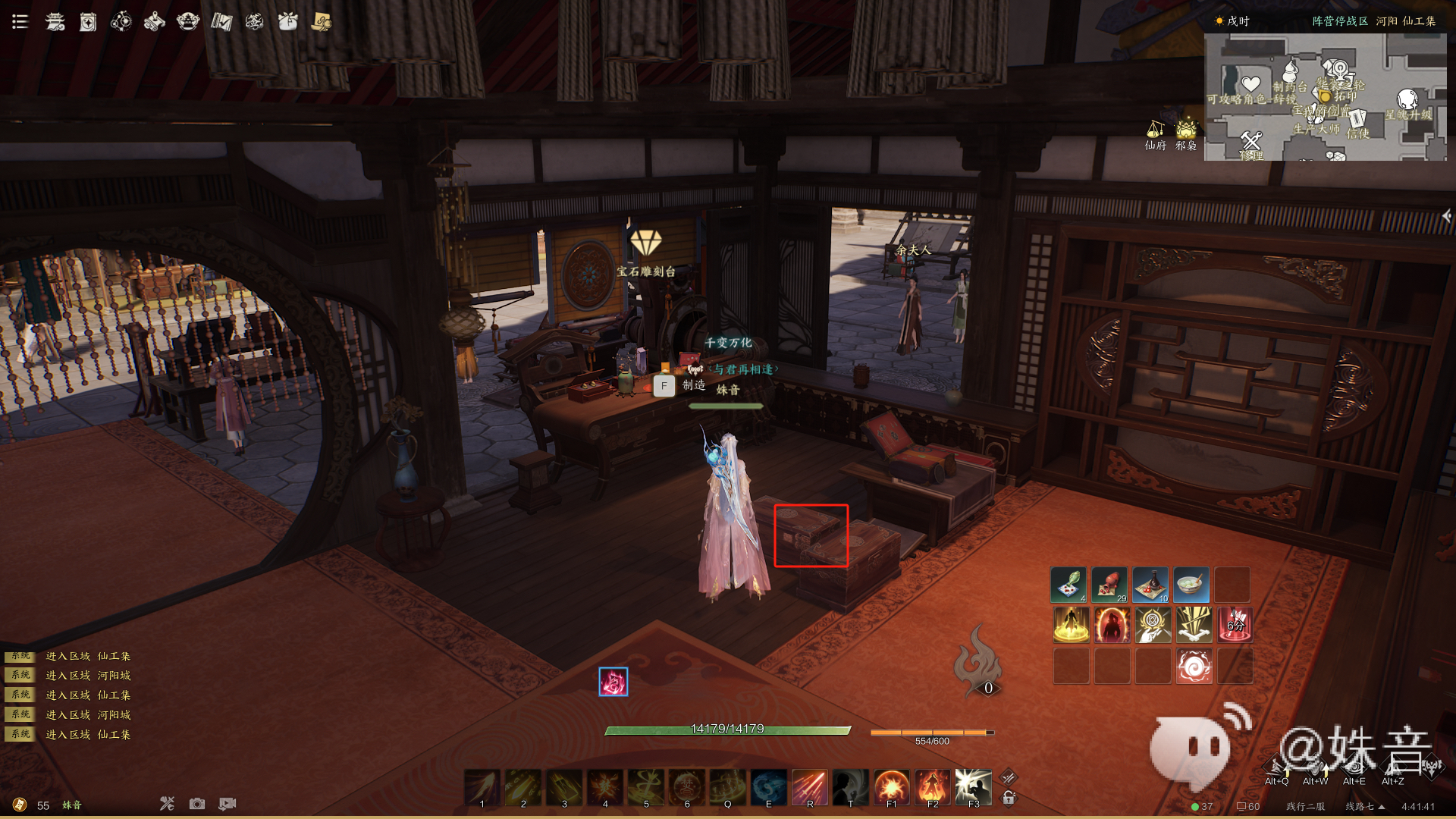
Task: Cast the flaming sun skill on F1
Action: (892, 787)
